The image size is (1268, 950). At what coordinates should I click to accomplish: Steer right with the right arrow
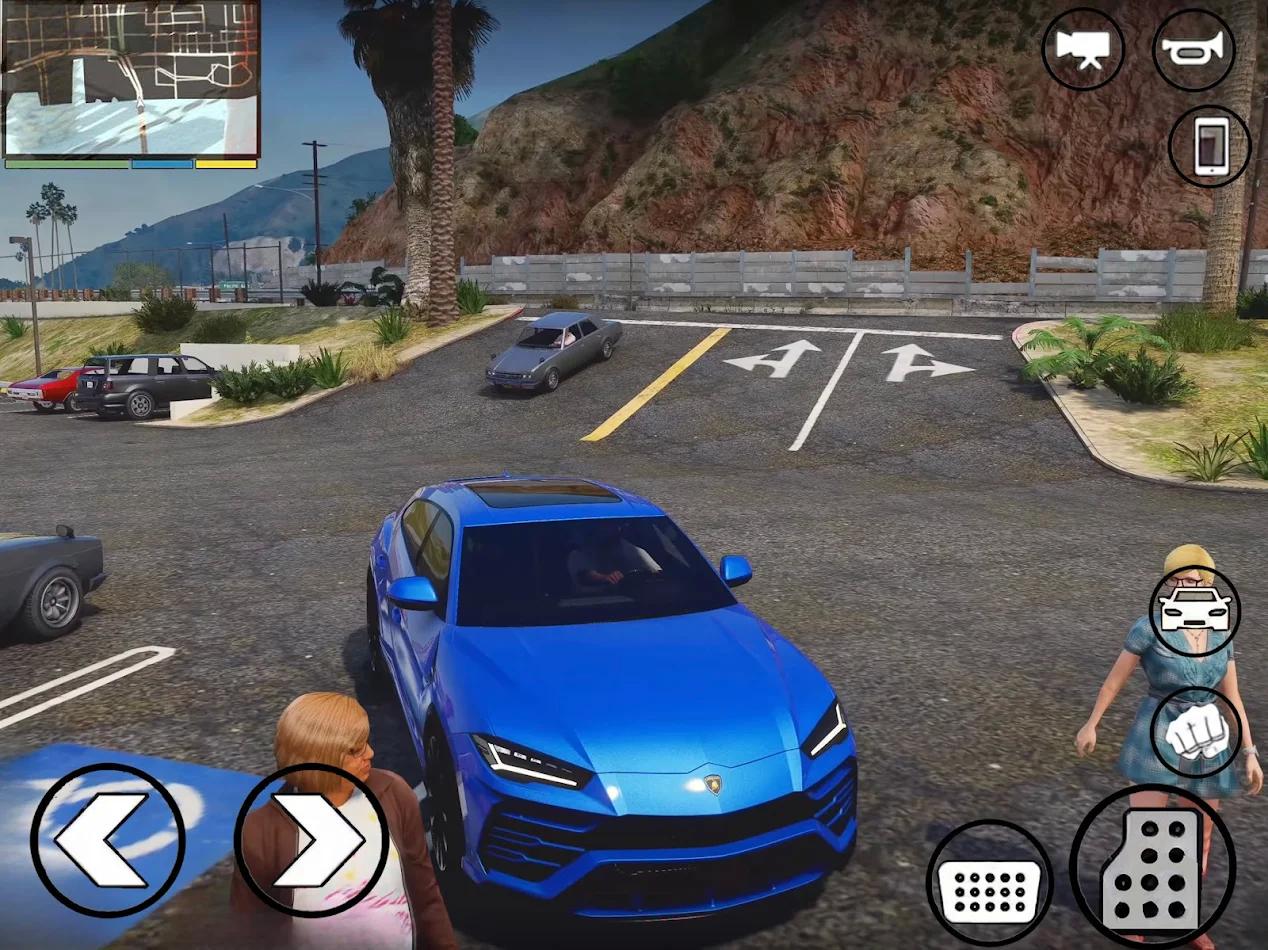(x=311, y=840)
